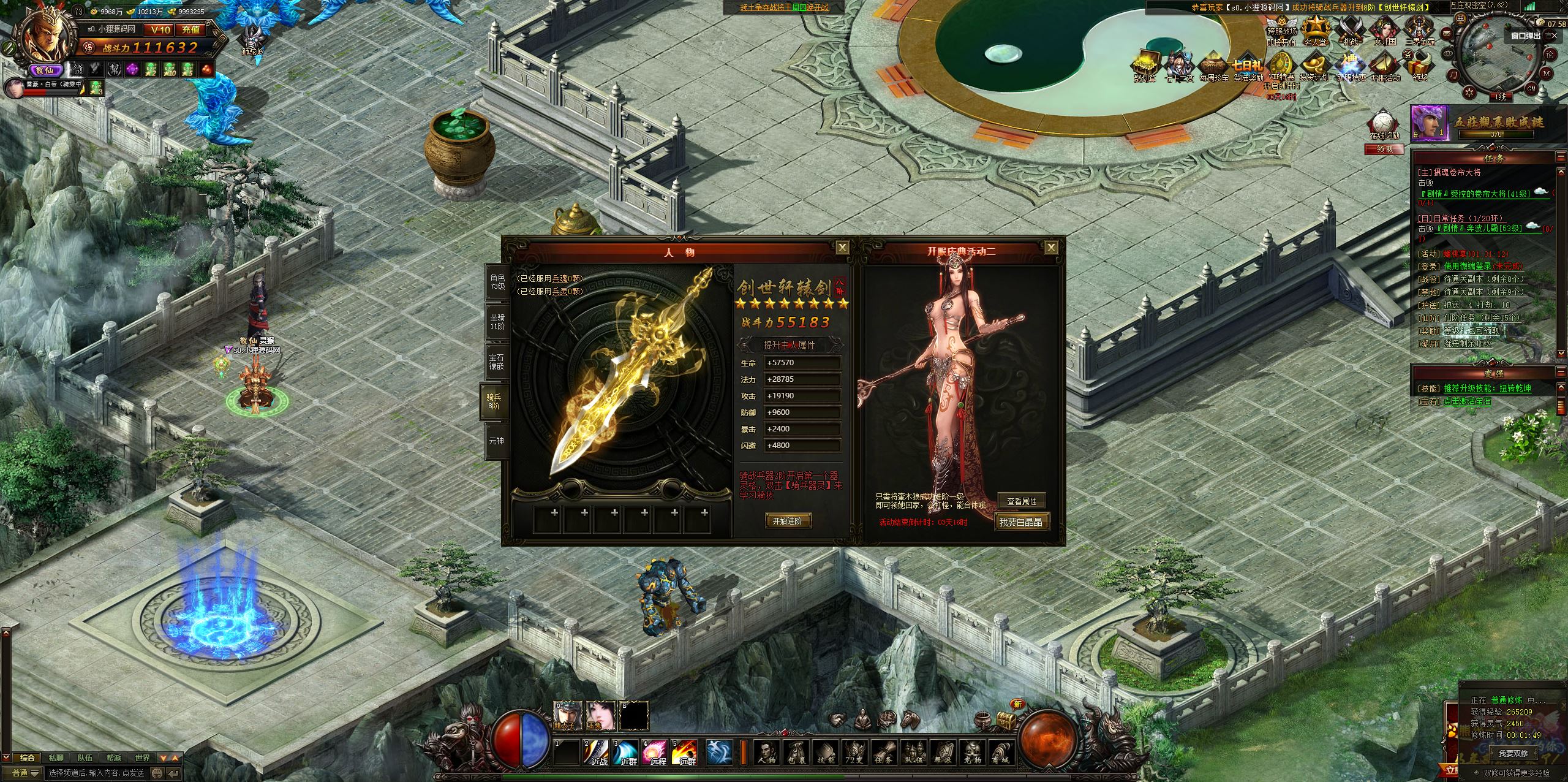Switch to the 坐骑 mount tab

[497, 322]
